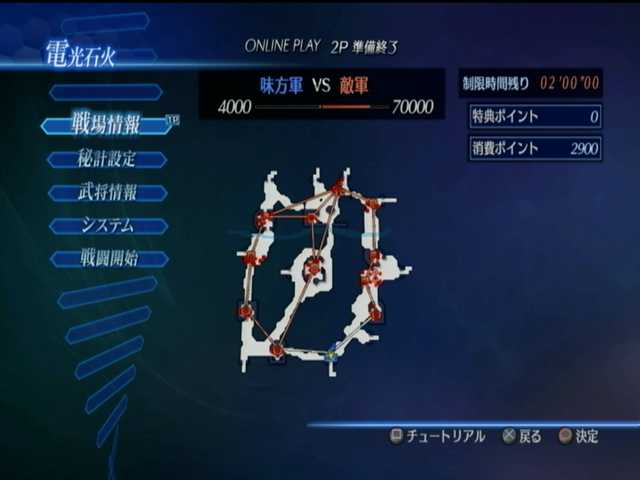Click the battlefield map display

coord(320,268)
